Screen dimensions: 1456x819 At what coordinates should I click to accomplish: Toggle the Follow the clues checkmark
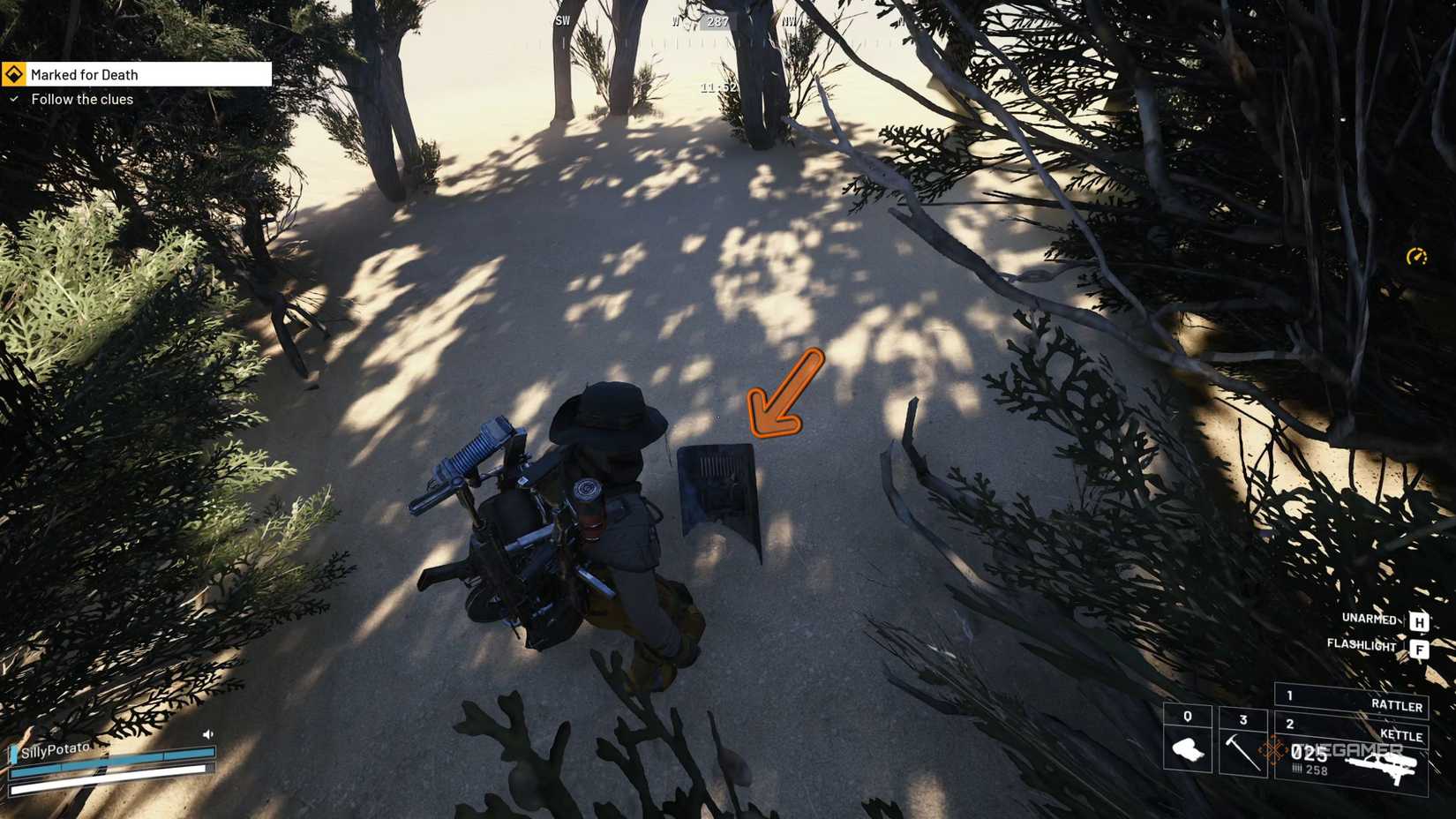(x=15, y=100)
